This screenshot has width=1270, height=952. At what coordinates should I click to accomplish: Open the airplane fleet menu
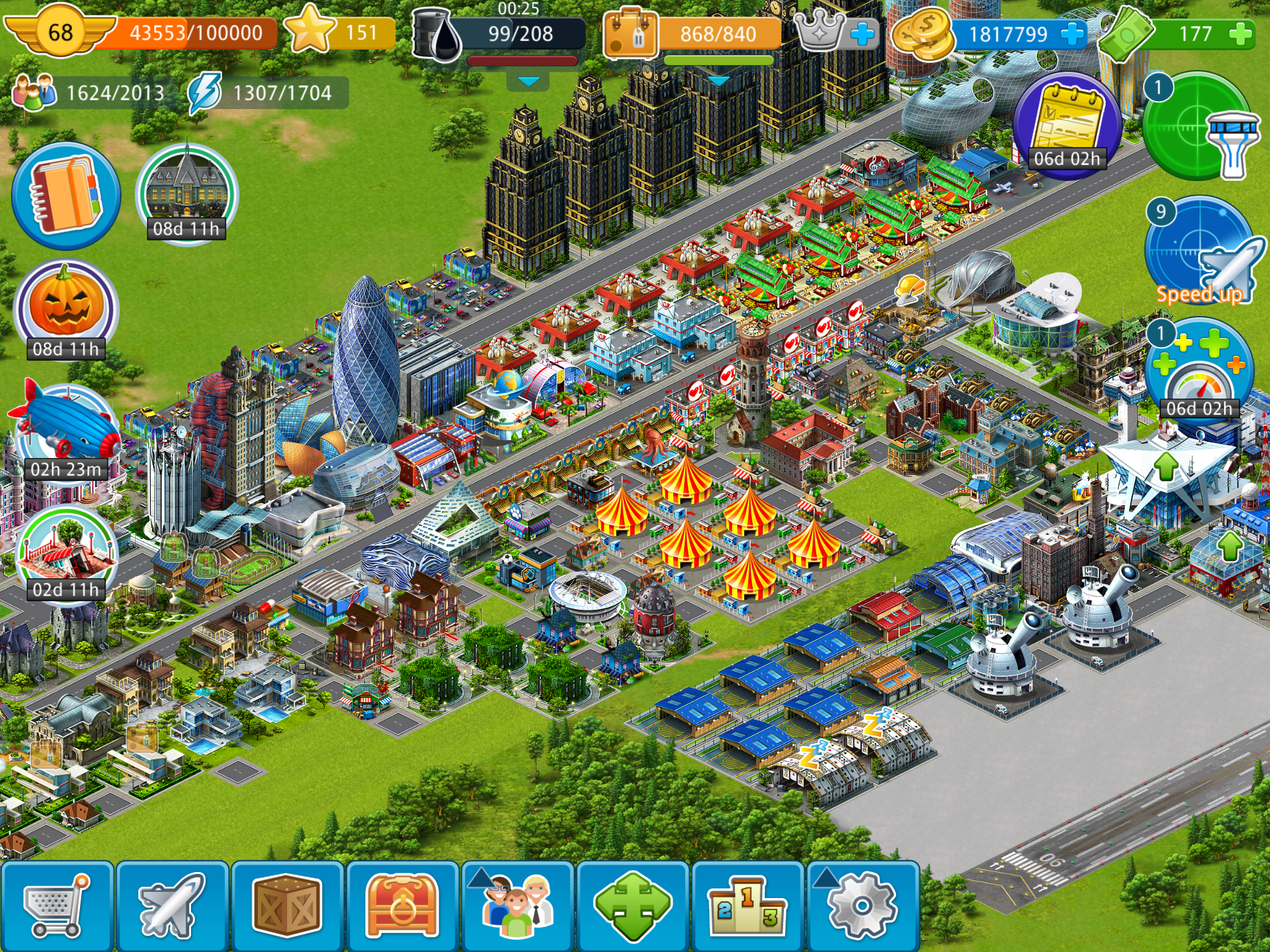pyautogui.click(x=172, y=906)
